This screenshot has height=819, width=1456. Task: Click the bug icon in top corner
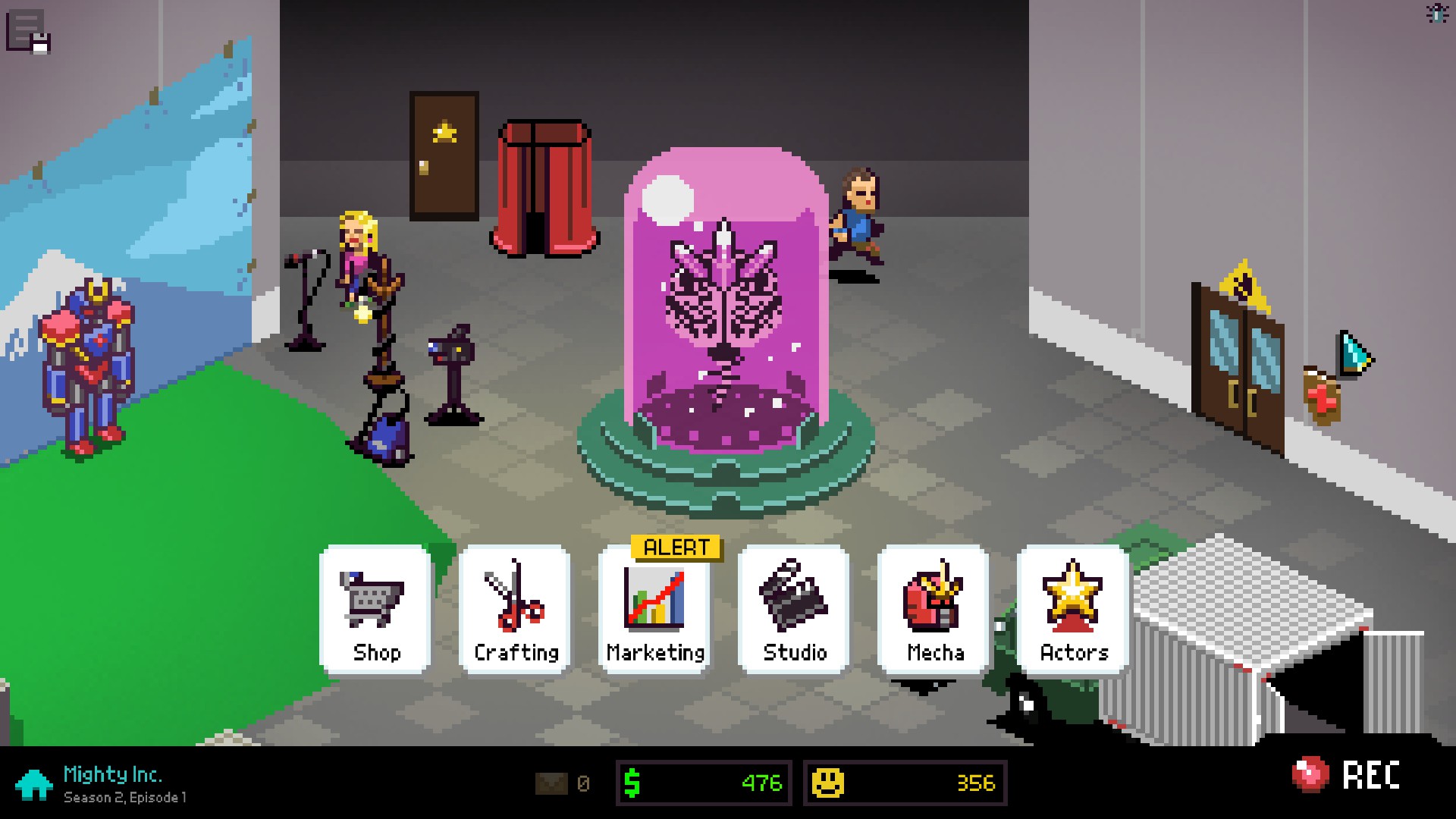(1437, 14)
